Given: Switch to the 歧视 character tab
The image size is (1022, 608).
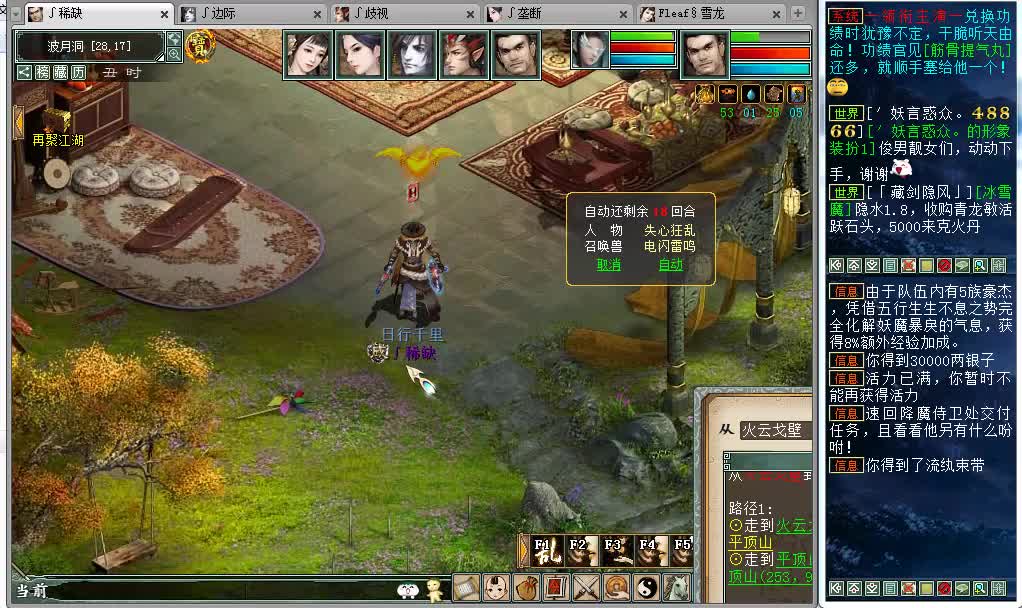Looking at the screenshot, I should (x=403, y=14).
